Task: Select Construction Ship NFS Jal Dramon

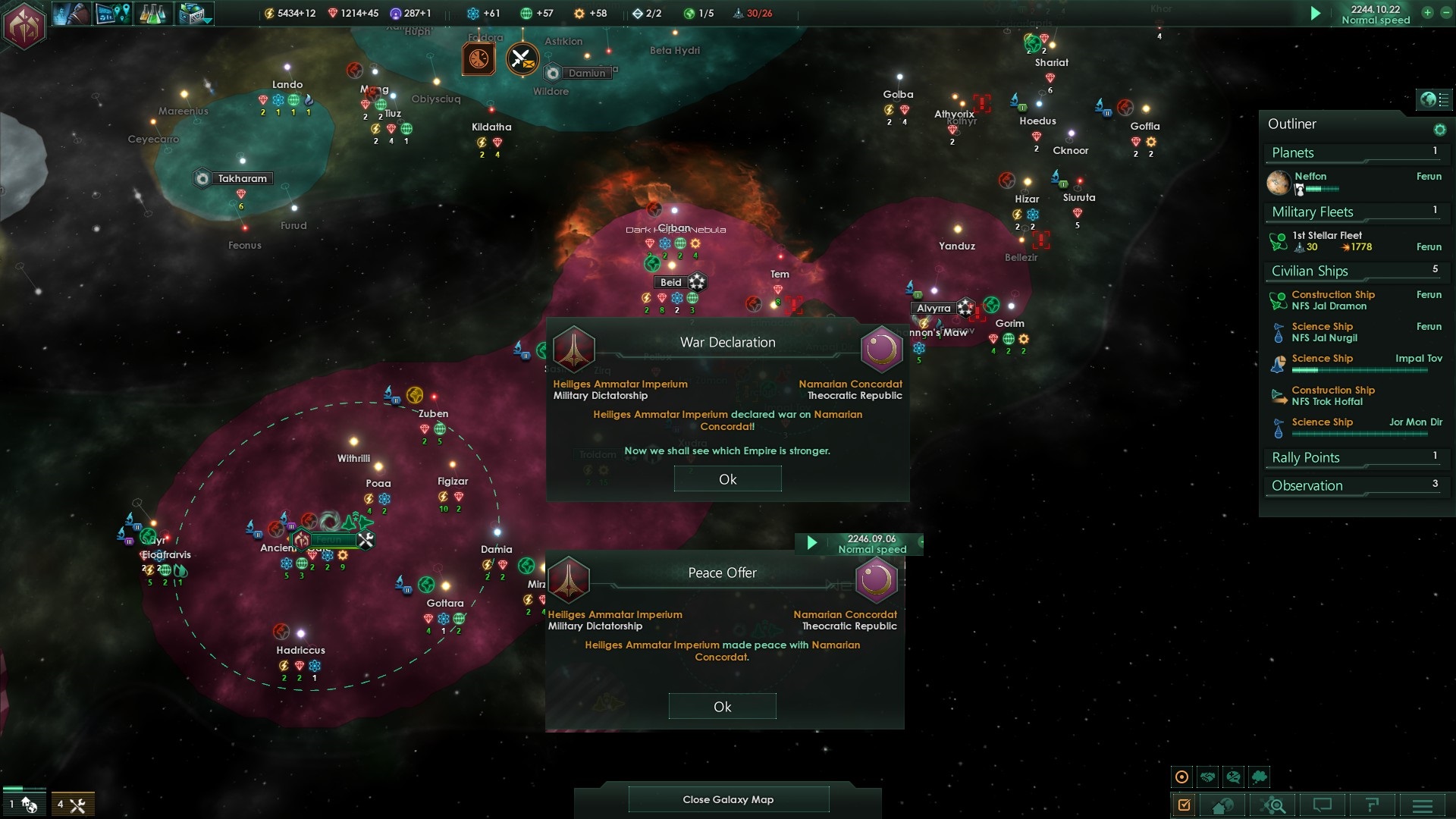Action: tap(1332, 300)
